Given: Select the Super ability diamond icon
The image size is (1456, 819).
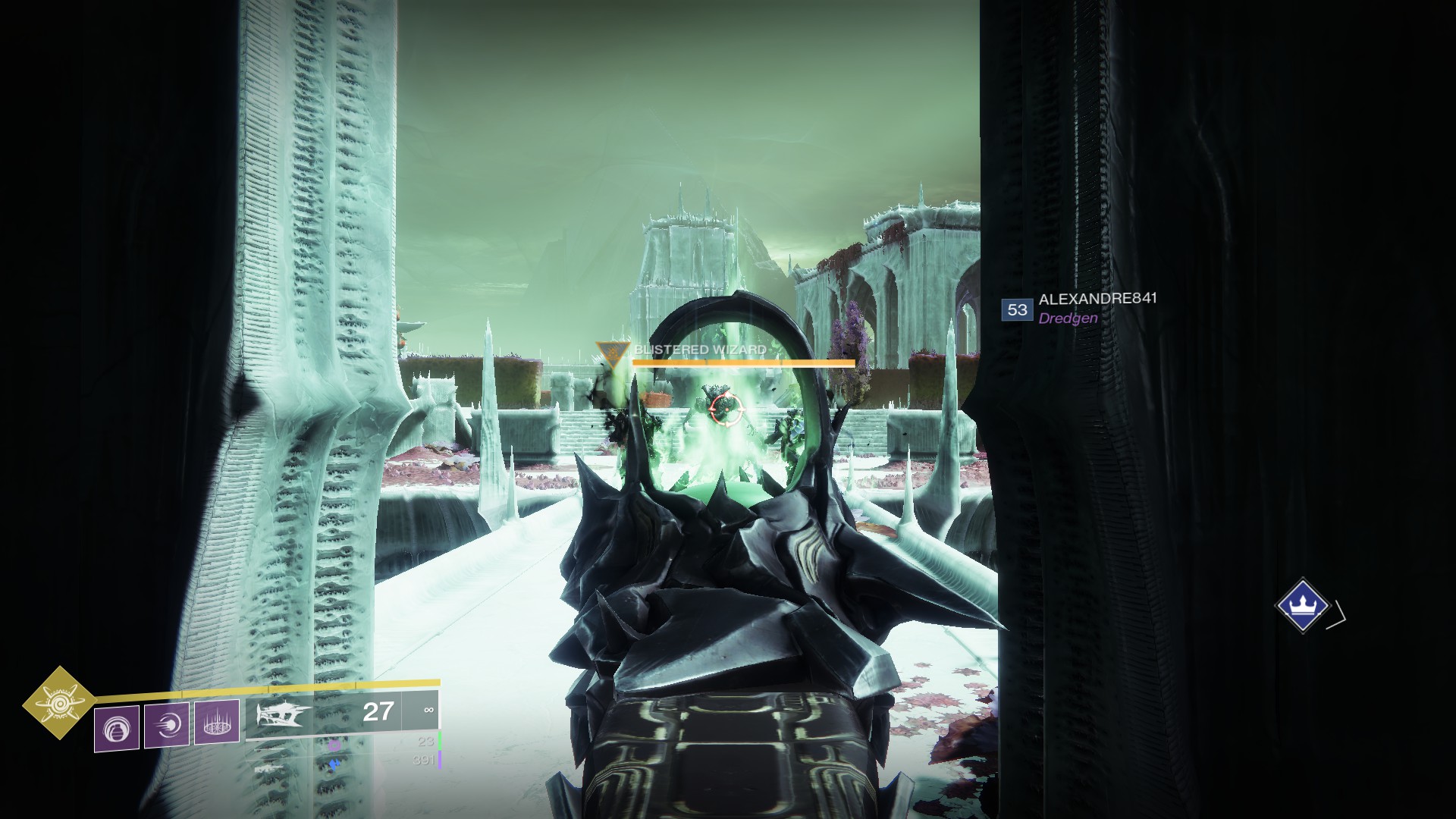Looking at the screenshot, I should pyautogui.click(x=58, y=705).
